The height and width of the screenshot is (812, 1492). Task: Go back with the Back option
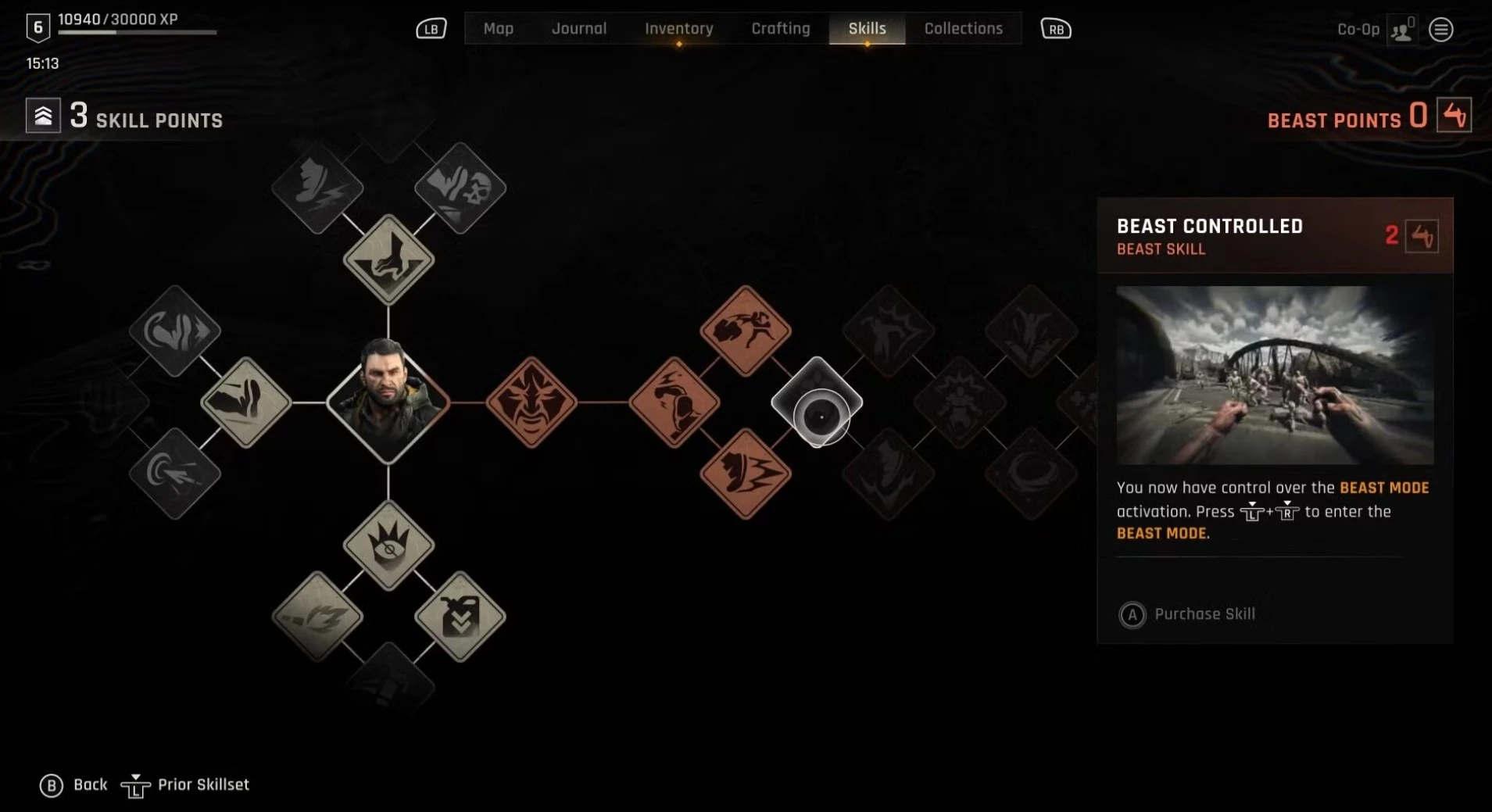click(x=74, y=785)
